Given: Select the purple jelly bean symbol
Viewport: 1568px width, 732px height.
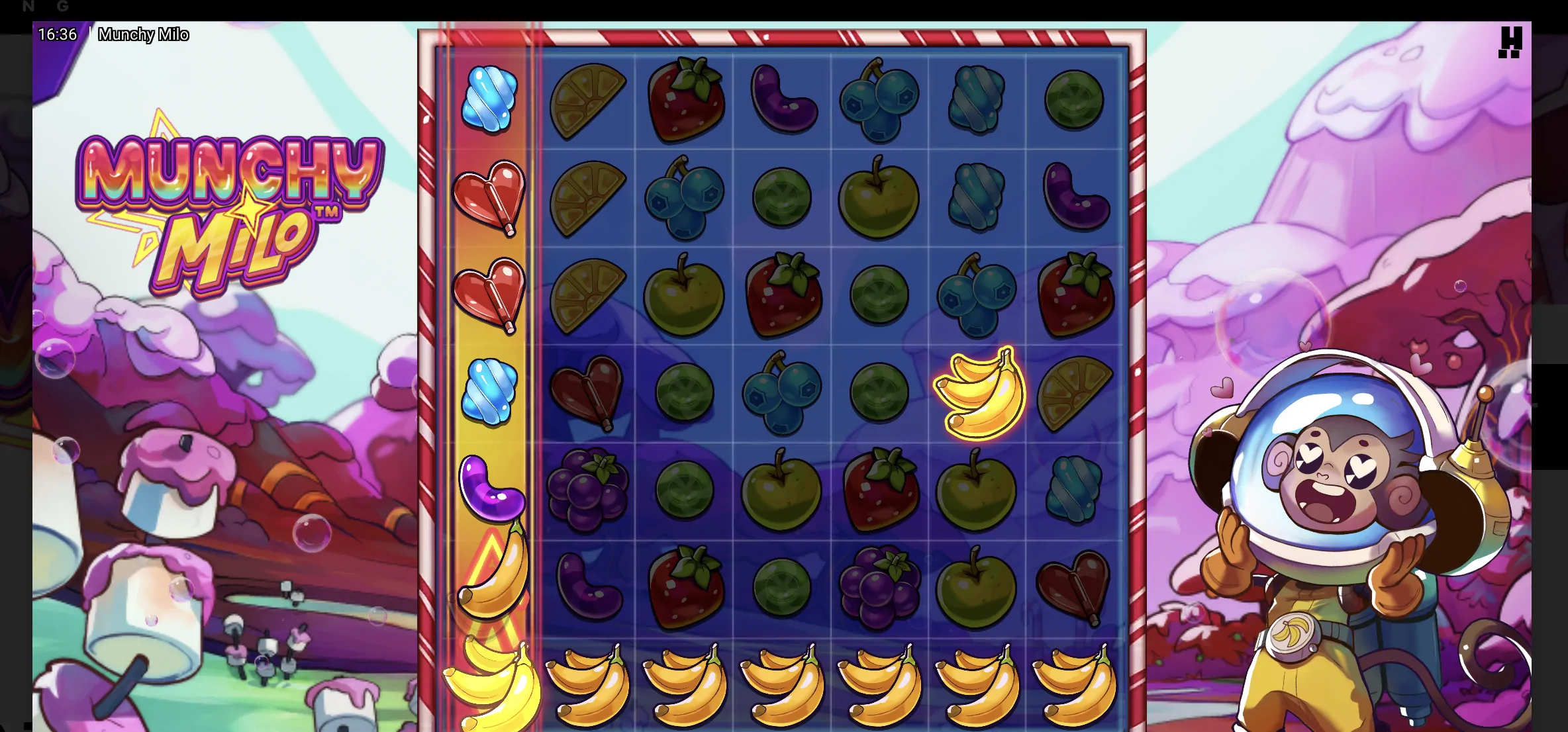Looking at the screenshot, I should (781, 100).
